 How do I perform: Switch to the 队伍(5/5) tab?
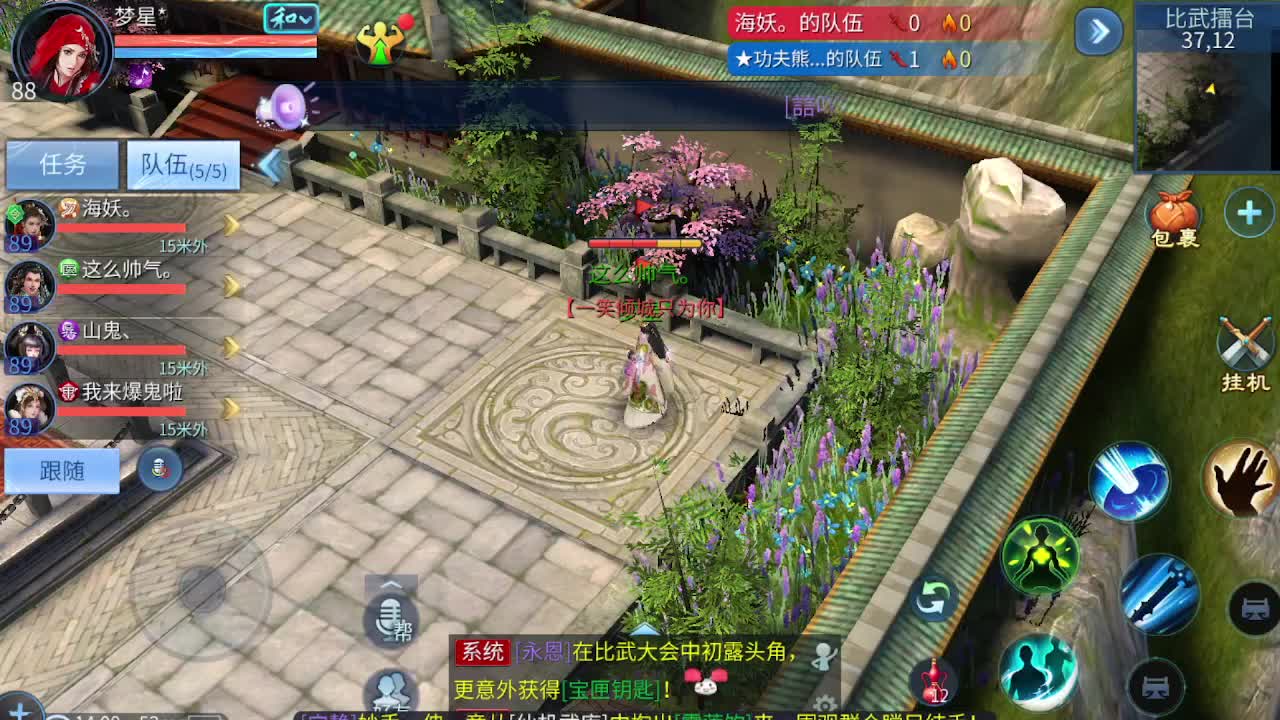pos(183,163)
